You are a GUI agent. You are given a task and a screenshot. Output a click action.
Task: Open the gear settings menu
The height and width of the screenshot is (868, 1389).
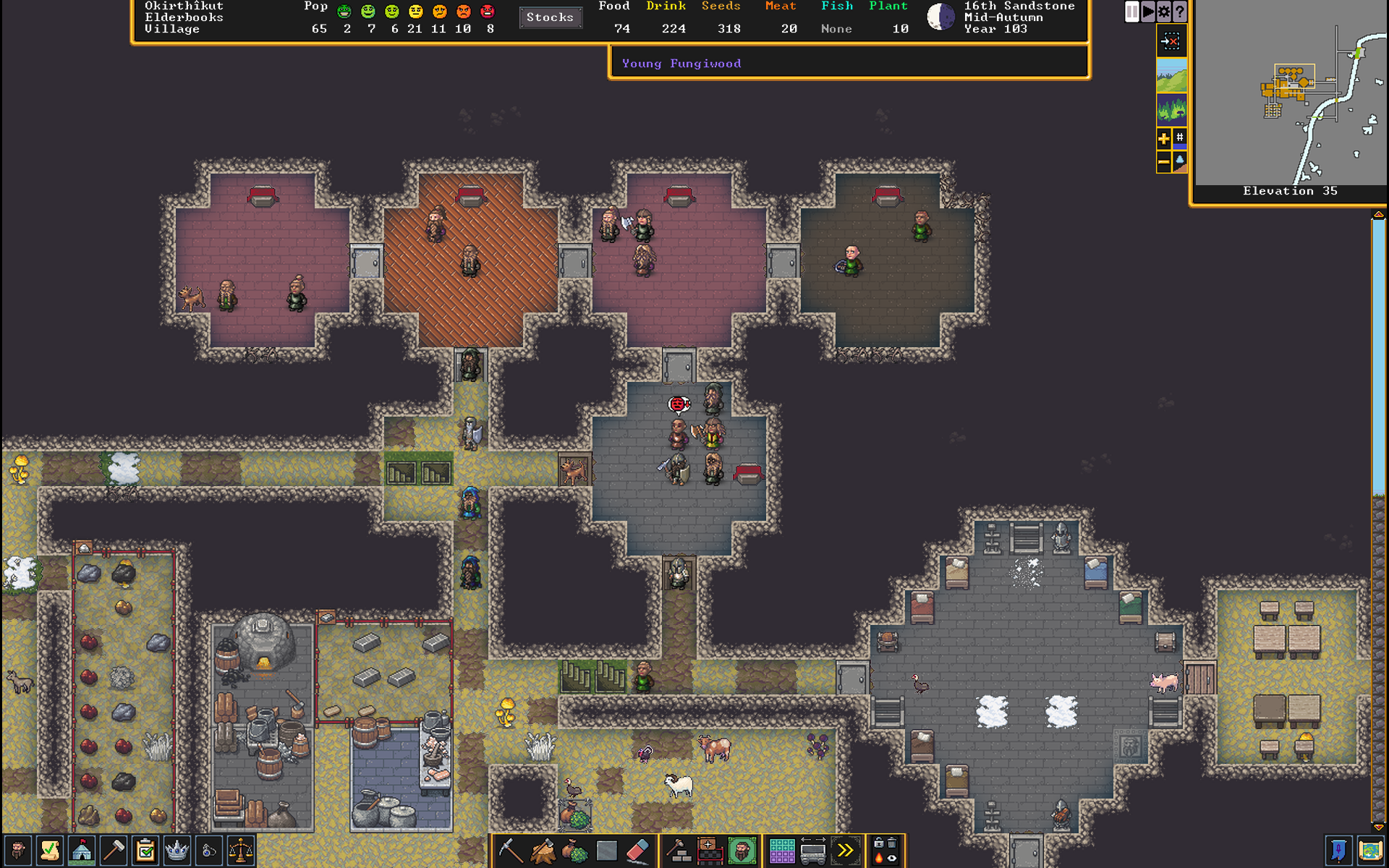point(1164,12)
